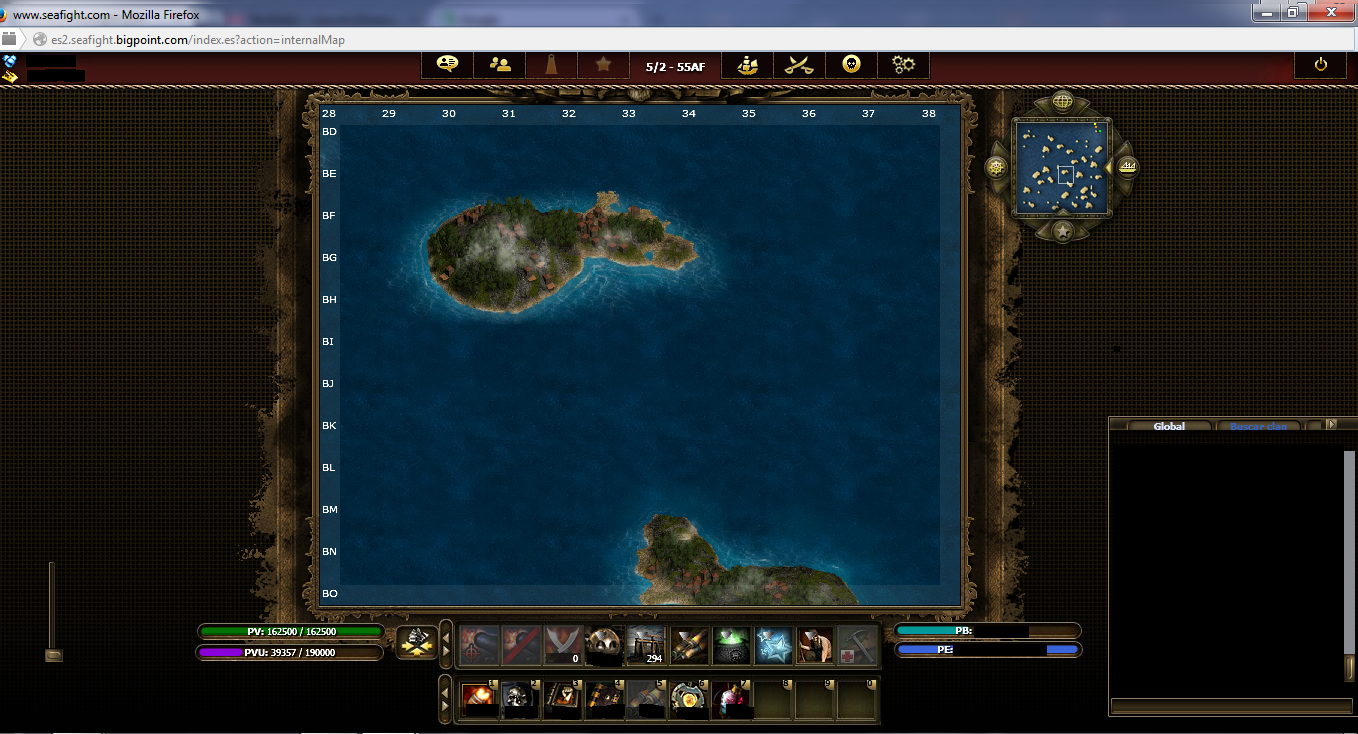
Task: Open the crossed swords battle icon
Action: pyautogui.click(x=799, y=64)
